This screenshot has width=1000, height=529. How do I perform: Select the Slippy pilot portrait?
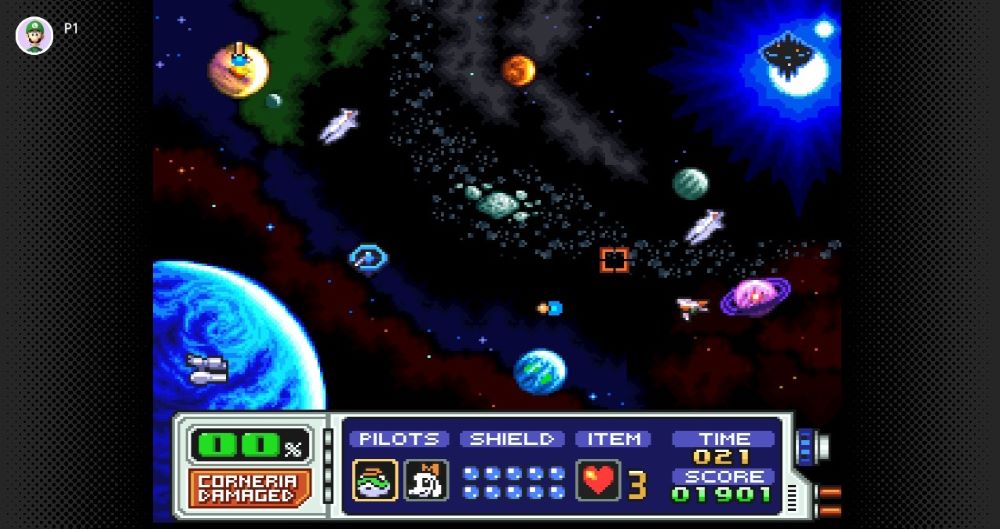coord(375,480)
